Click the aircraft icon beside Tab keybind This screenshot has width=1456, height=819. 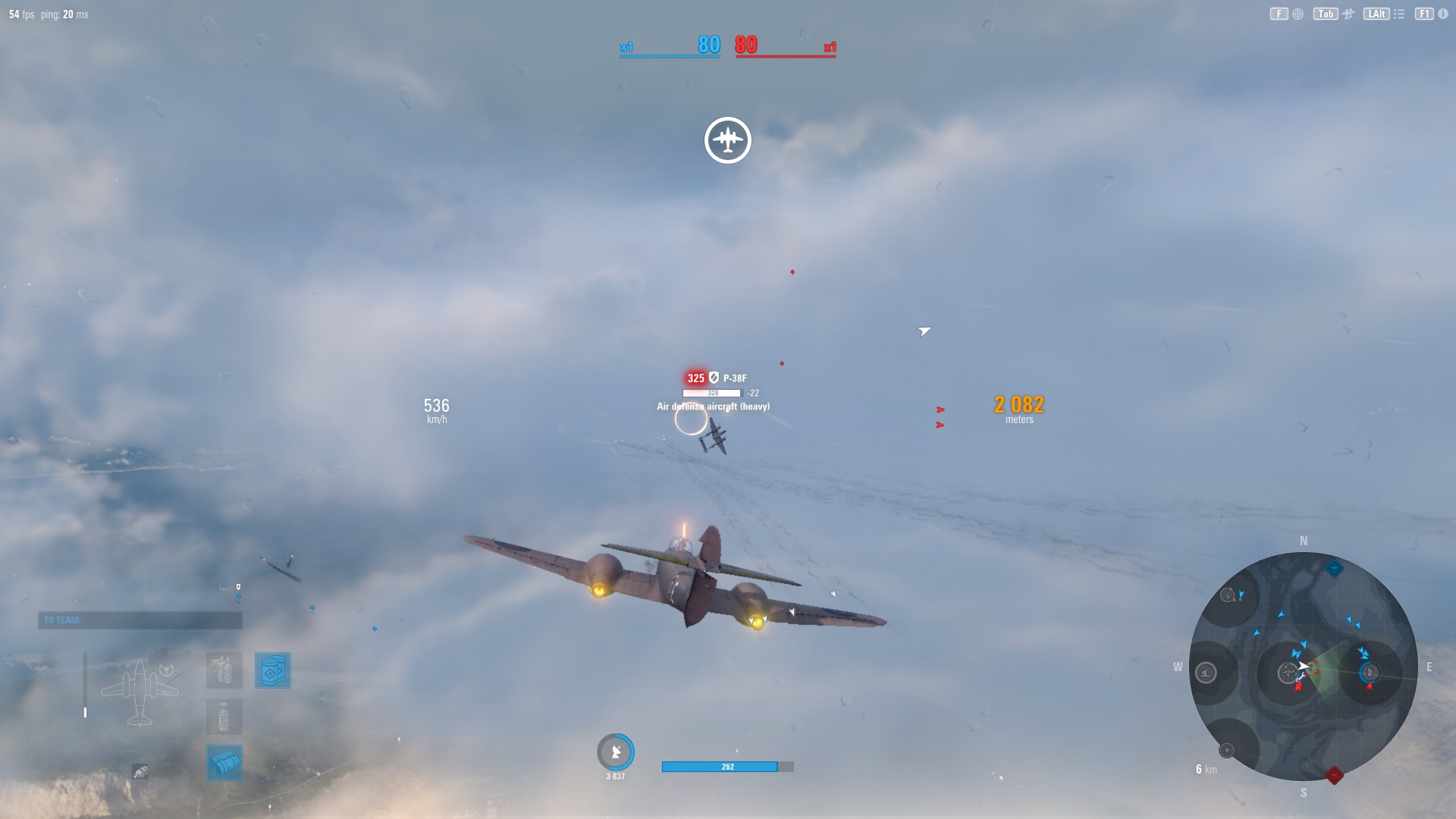[x=1348, y=14]
